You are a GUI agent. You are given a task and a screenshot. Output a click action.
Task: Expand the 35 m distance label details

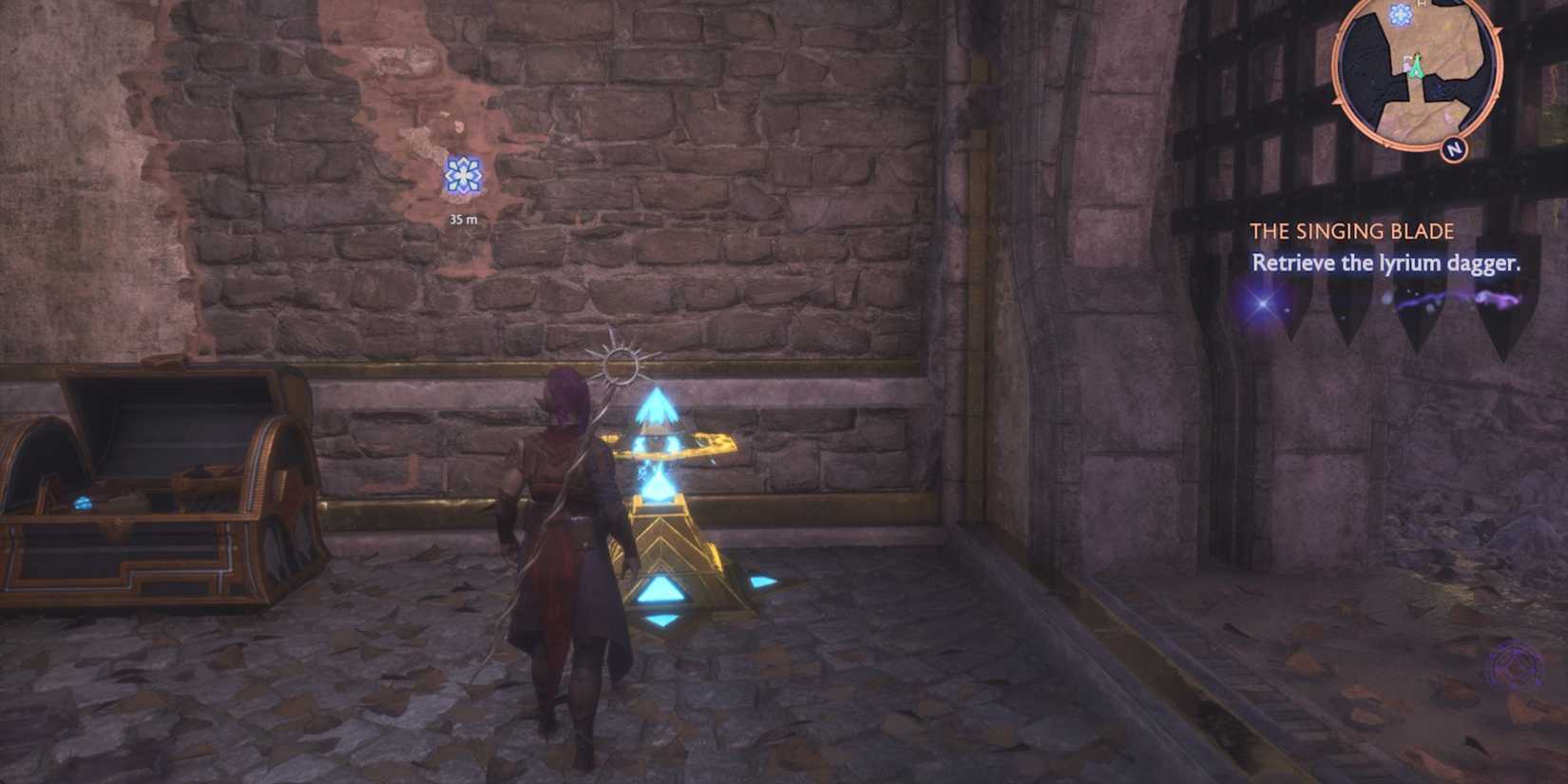point(463,219)
